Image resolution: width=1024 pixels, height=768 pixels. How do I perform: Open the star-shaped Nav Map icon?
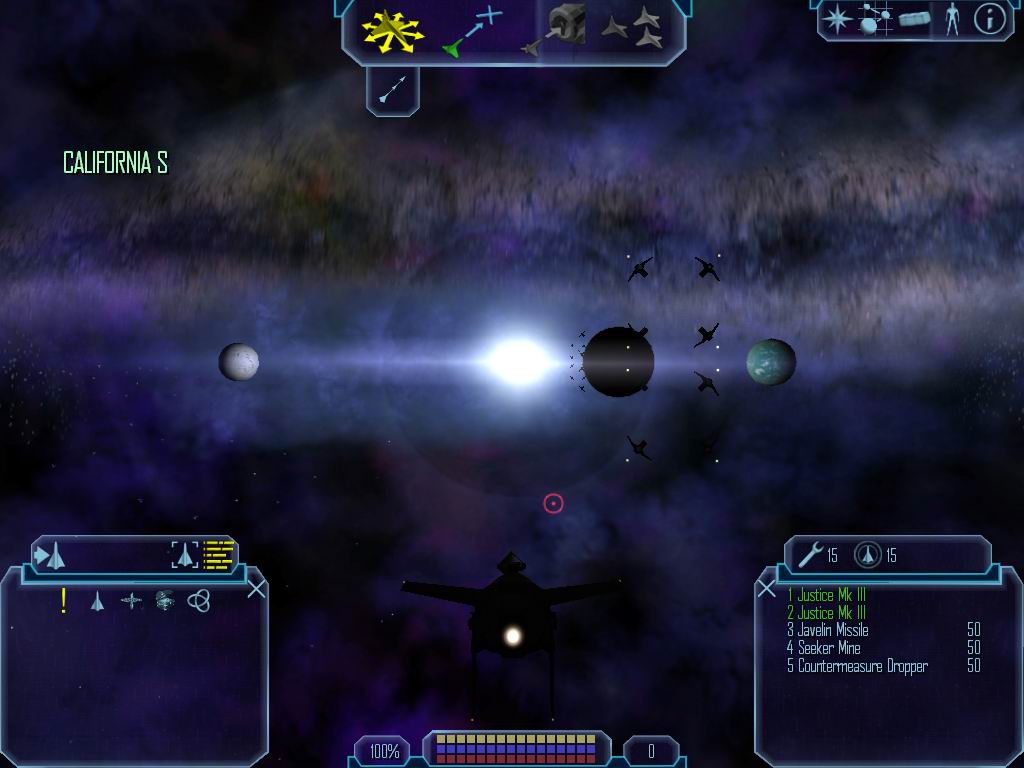(x=836, y=19)
